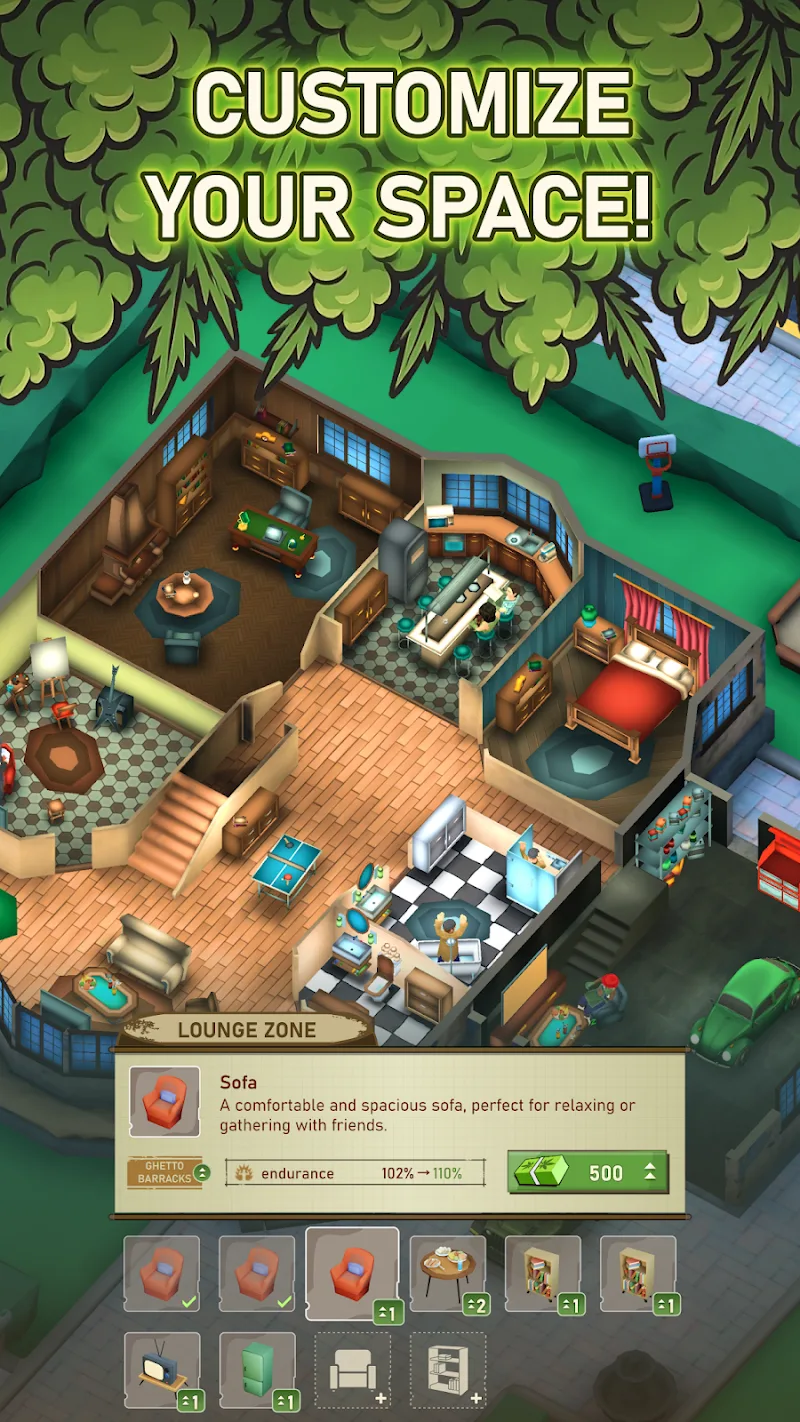The image size is (800, 1422).
Task: Tap the Ghetto Barracks style badge
Action: pyautogui.click(x=168, y=1172)
